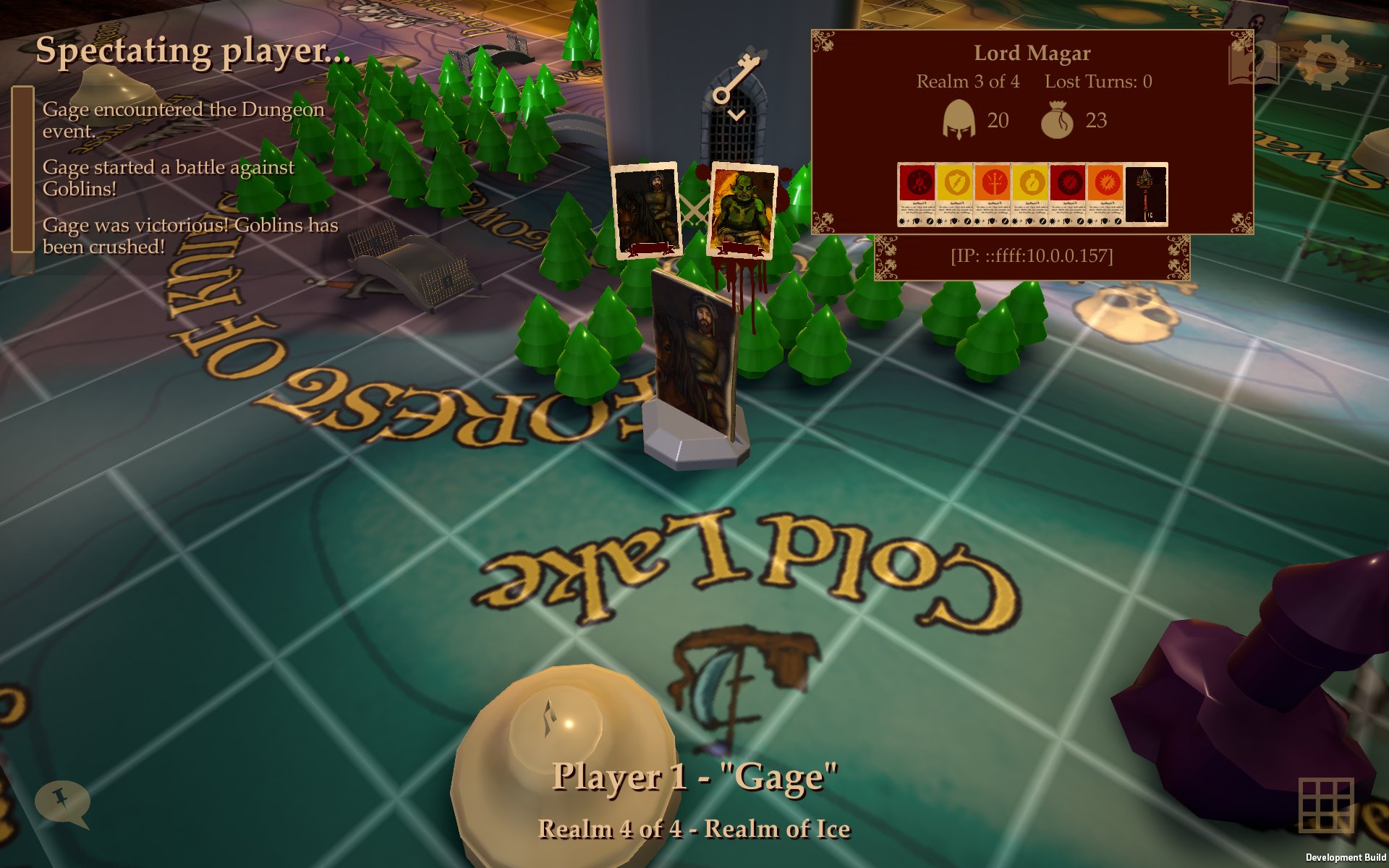Select the yellow potion flask card
Screen dimensions: 1389x868
1029,195
